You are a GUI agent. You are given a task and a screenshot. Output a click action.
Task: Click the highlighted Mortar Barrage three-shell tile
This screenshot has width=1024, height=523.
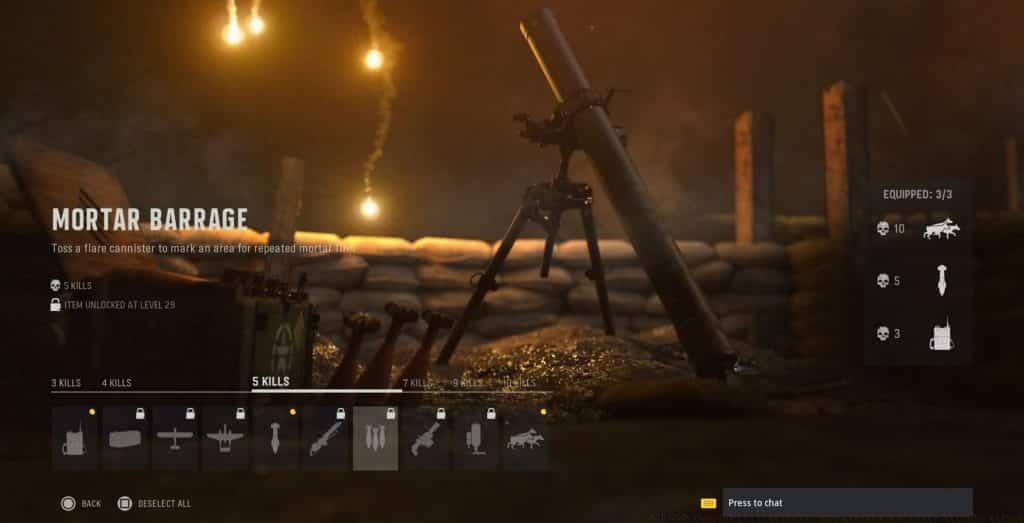coord(375,438)
